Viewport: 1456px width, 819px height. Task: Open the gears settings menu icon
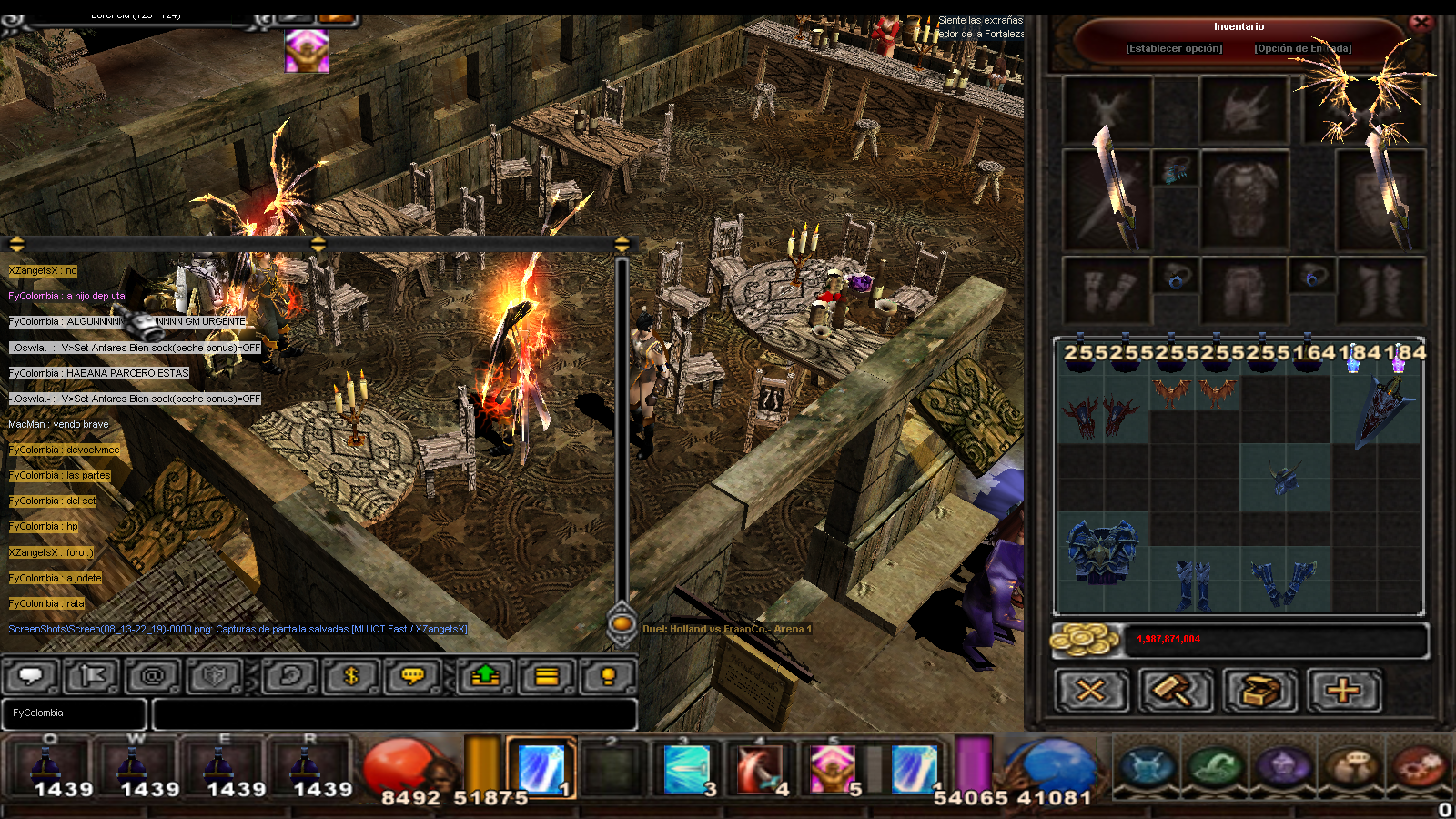(x=1418, y=766)
